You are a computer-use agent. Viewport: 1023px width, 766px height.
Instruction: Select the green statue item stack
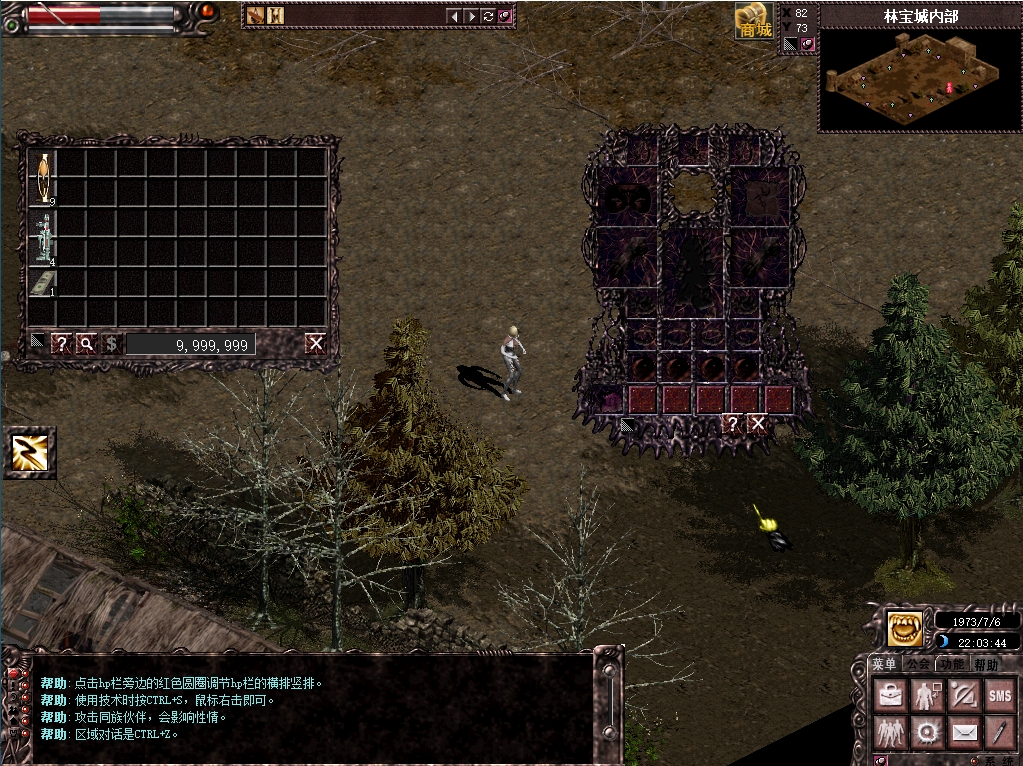(43, 238)
